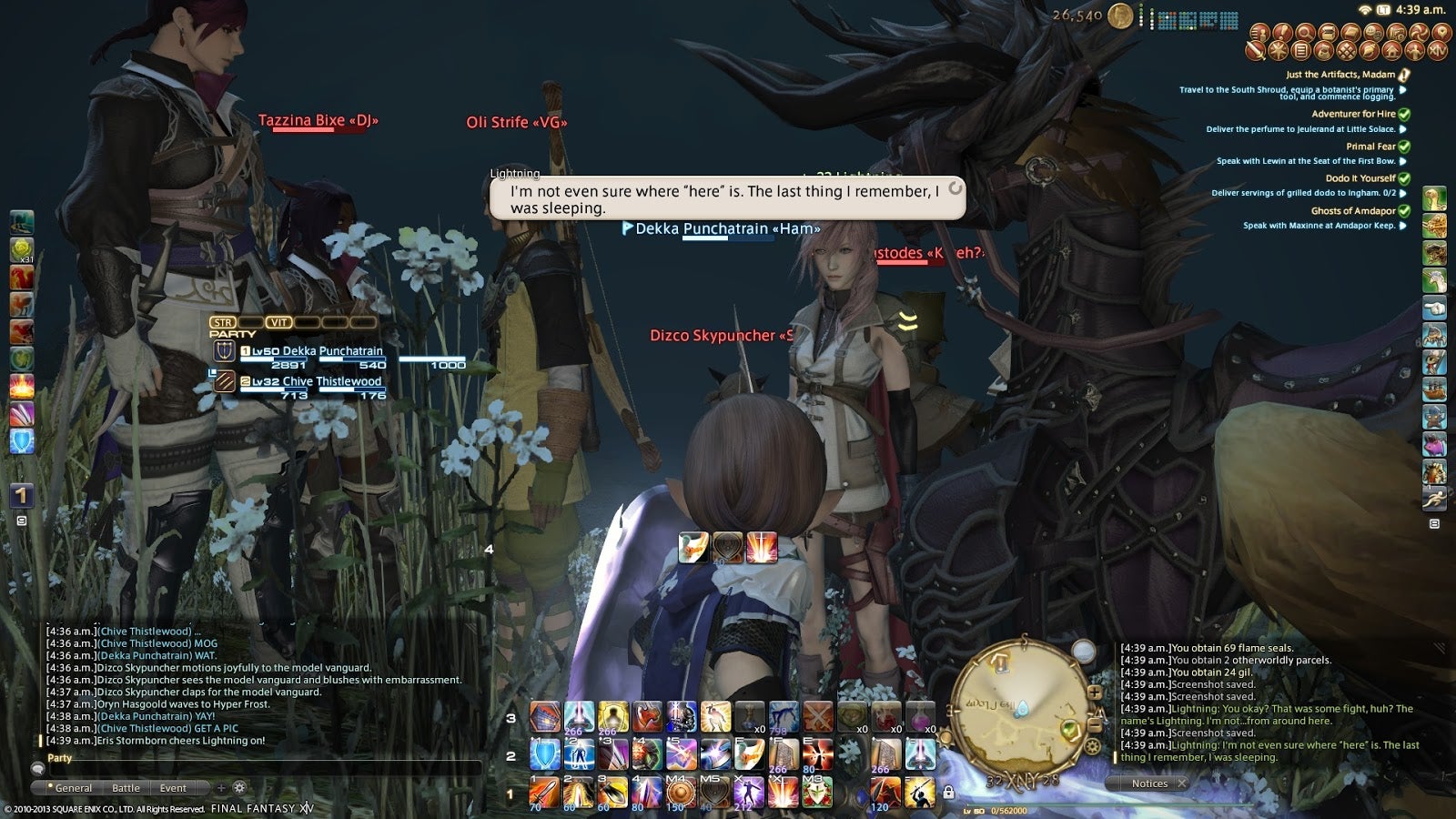This screenshot has height=819, width=1456.
Task: Click the teleport location pin icon
Action: (1441, 34)
